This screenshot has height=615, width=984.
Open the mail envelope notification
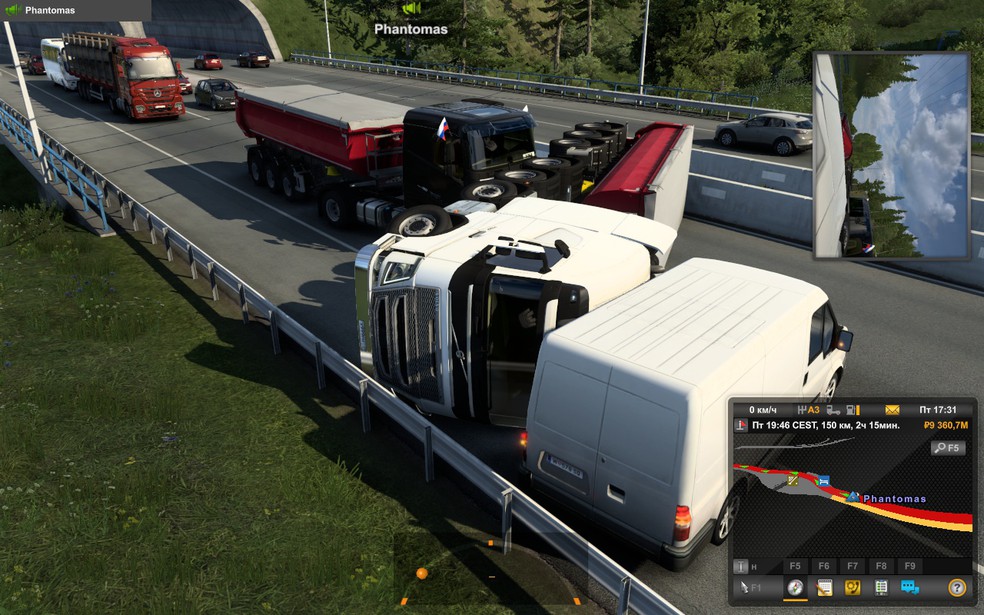click(x=892, y=410)
